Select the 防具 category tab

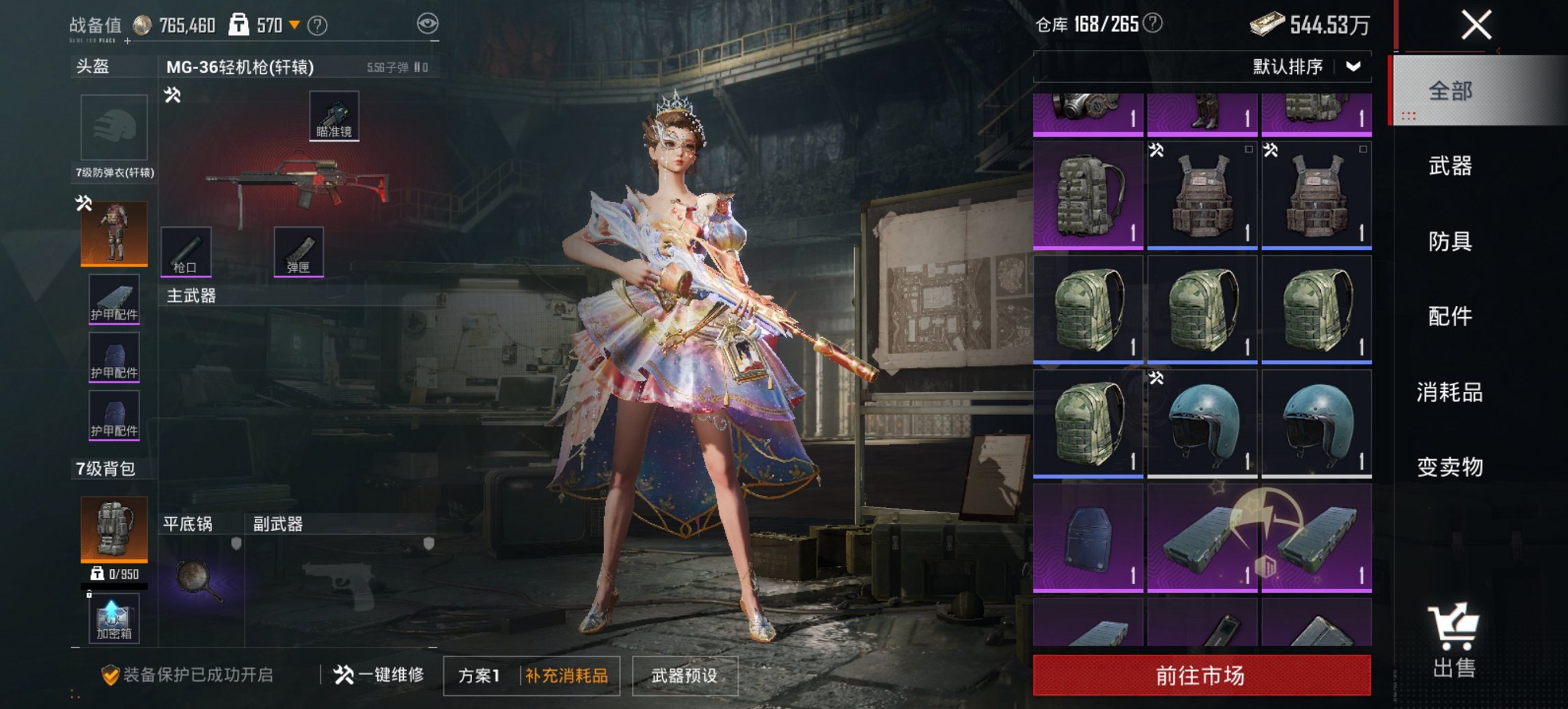[x=1450, y=241]
